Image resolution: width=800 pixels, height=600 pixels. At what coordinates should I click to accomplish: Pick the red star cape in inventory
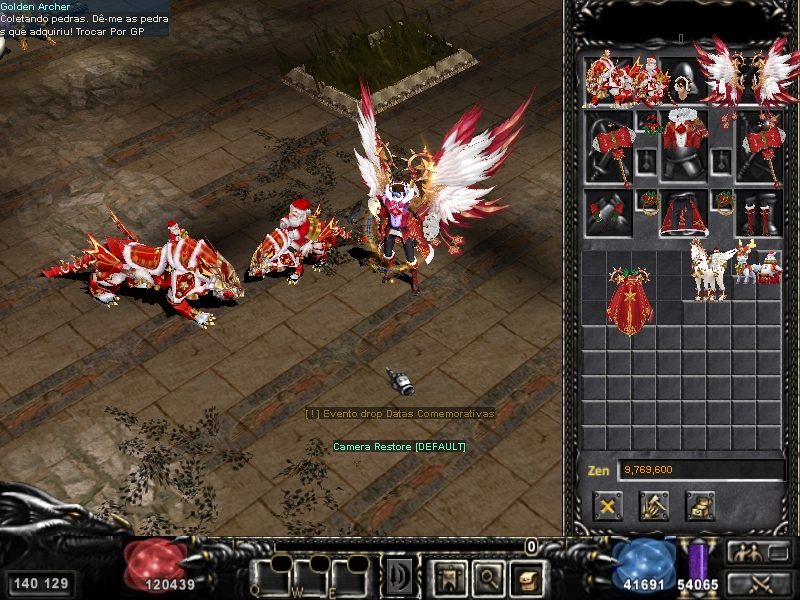[x=629, y=298]
